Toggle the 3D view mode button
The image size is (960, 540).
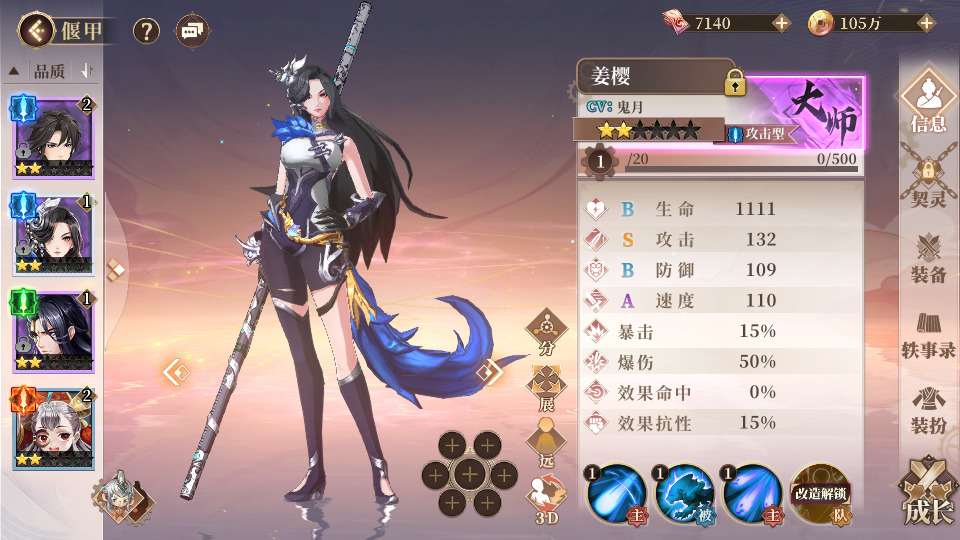(x=547, y=498)
